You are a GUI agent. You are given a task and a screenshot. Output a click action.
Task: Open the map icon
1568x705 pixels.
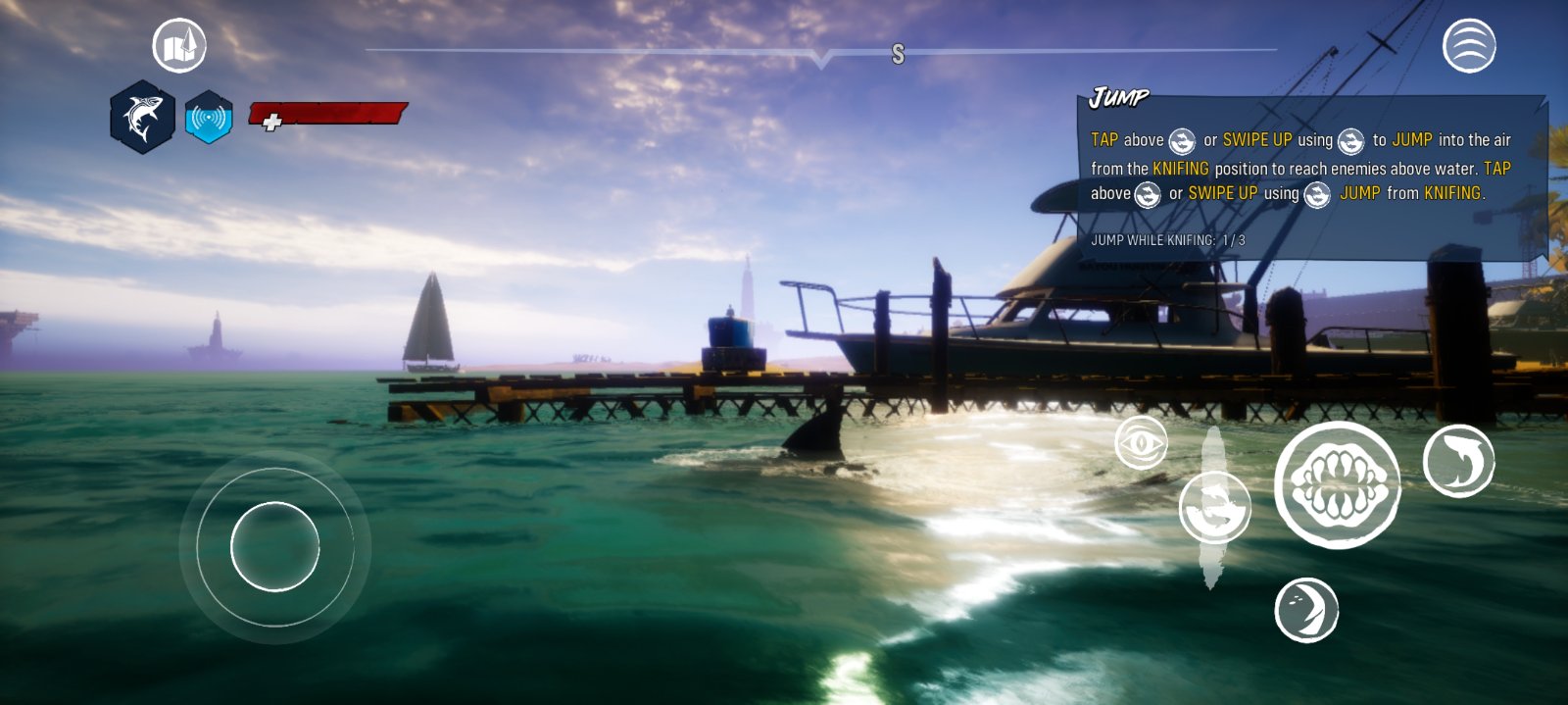[x=179, y=46]
